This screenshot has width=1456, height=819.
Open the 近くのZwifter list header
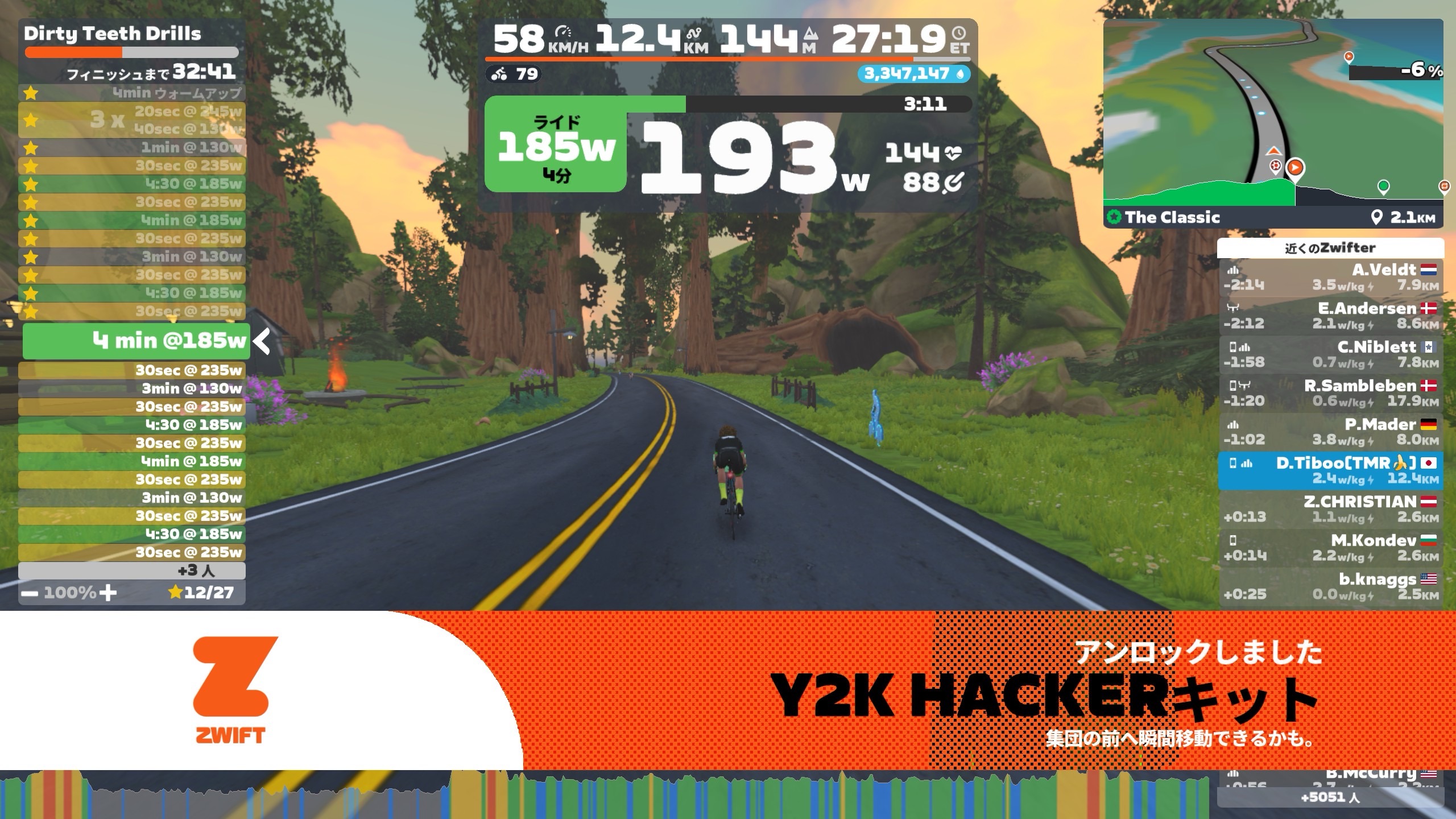1330,248
